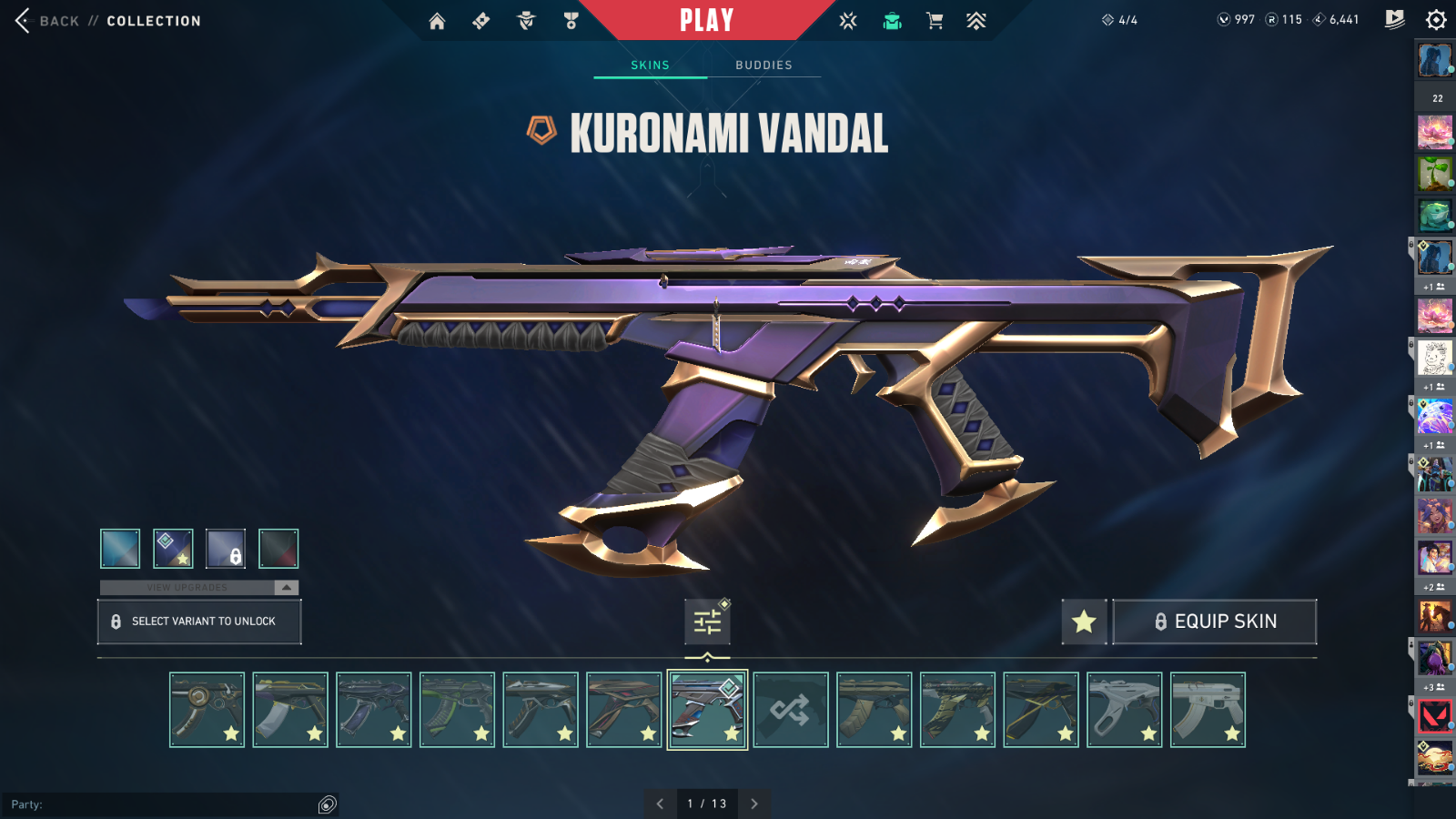Image resolution: width=1456 pixels, height=819 pixels.
Task: Click the red PLAY button
Action: tap(706, 20)
